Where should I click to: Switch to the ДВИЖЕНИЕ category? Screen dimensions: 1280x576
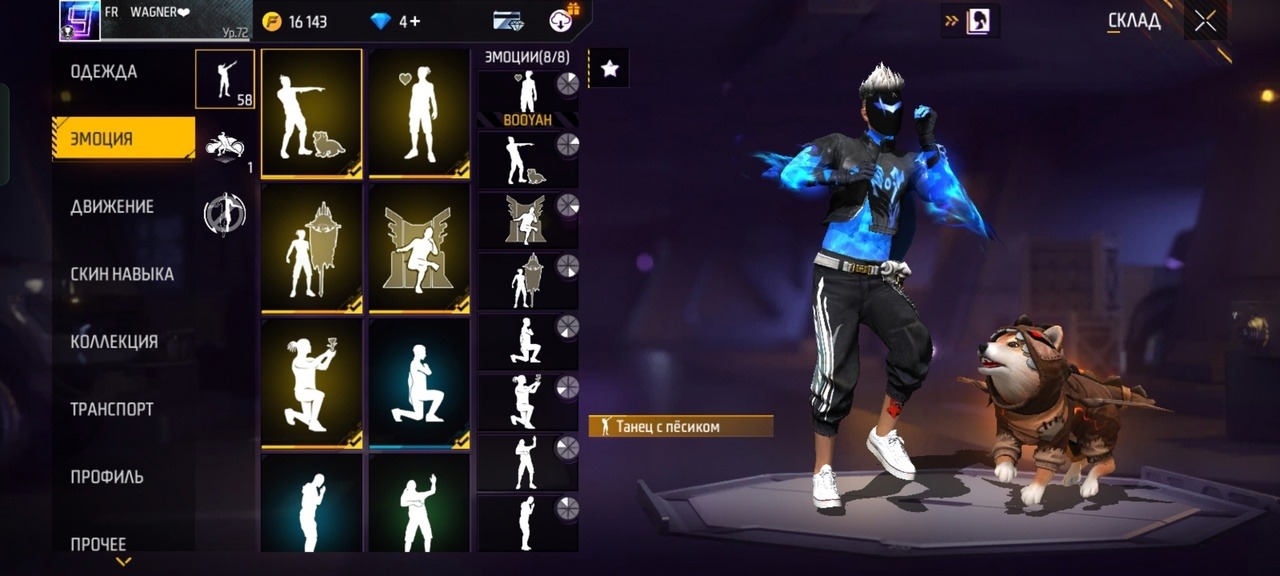(x=112, y=207)
